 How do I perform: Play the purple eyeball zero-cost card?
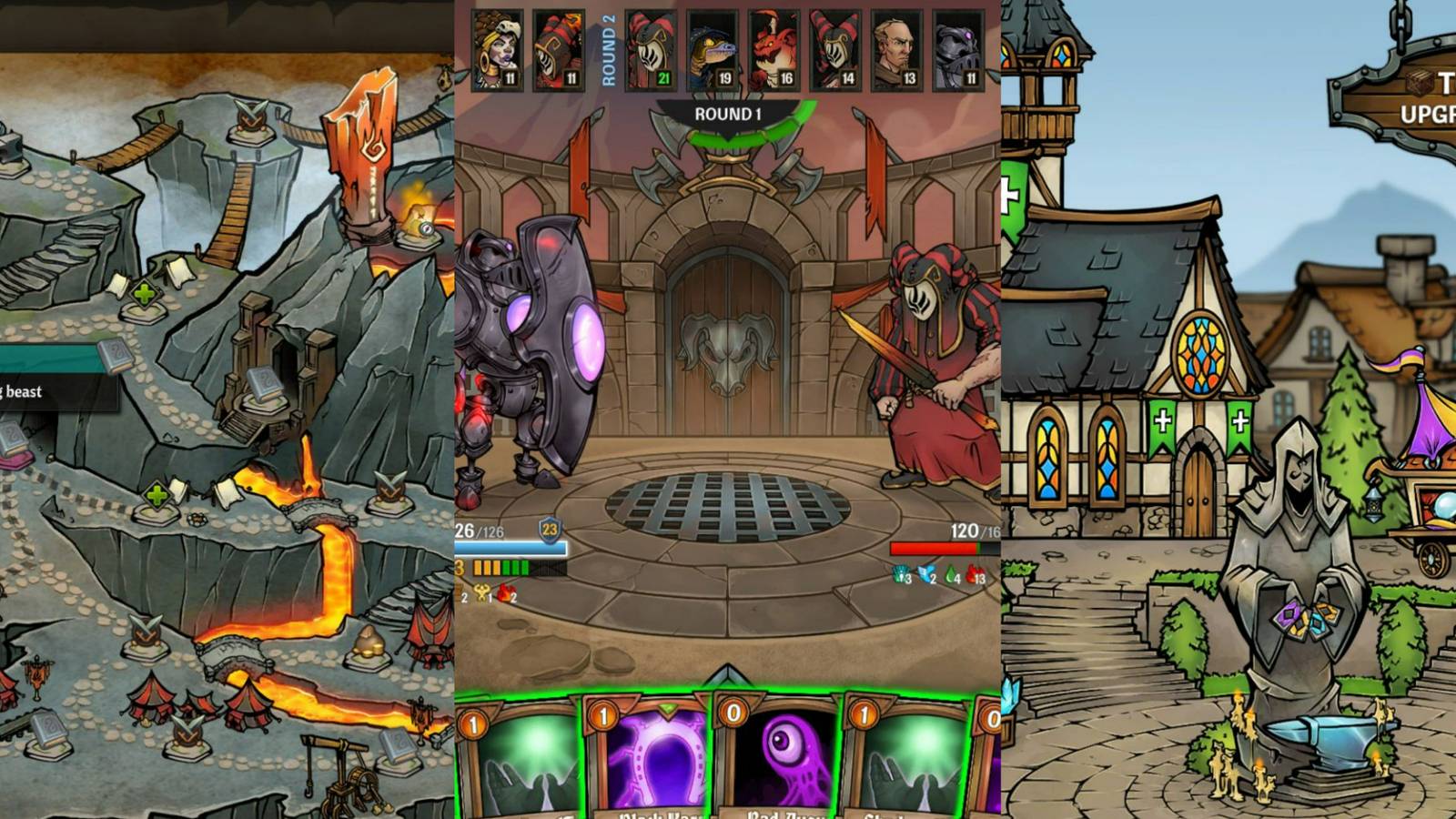pos(784,746)
